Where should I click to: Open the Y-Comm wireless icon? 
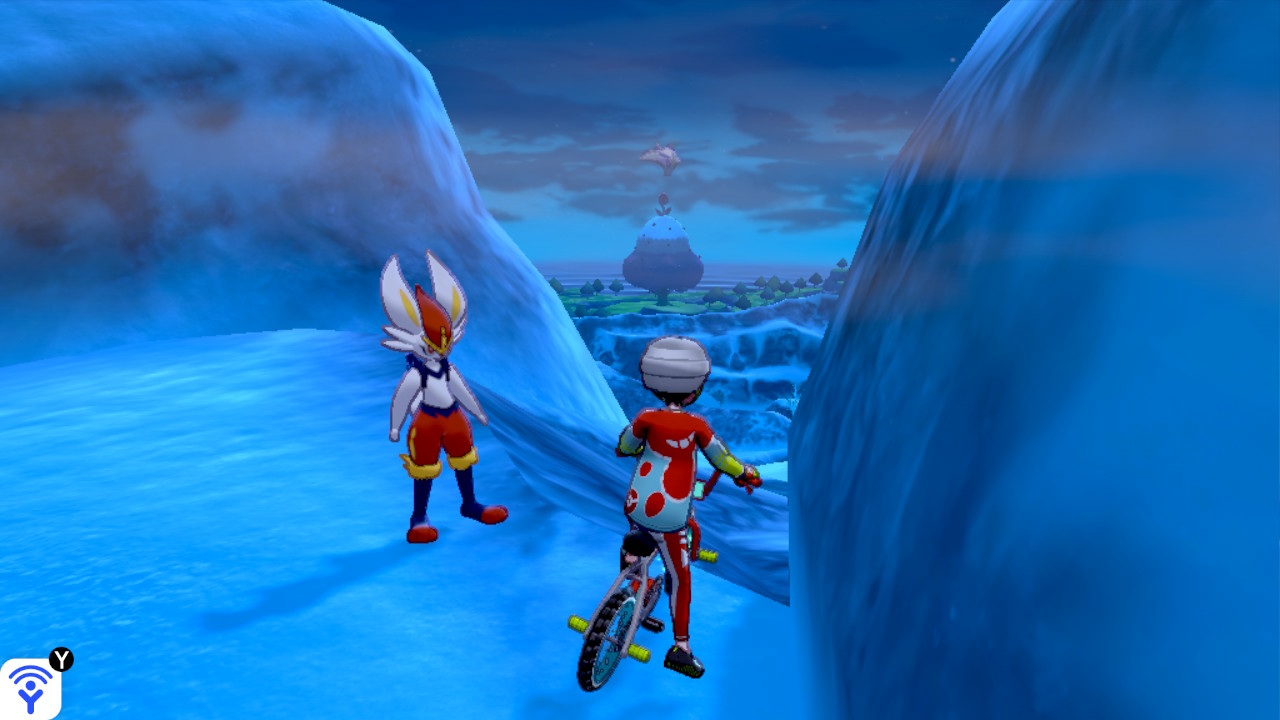pos(31,687)
